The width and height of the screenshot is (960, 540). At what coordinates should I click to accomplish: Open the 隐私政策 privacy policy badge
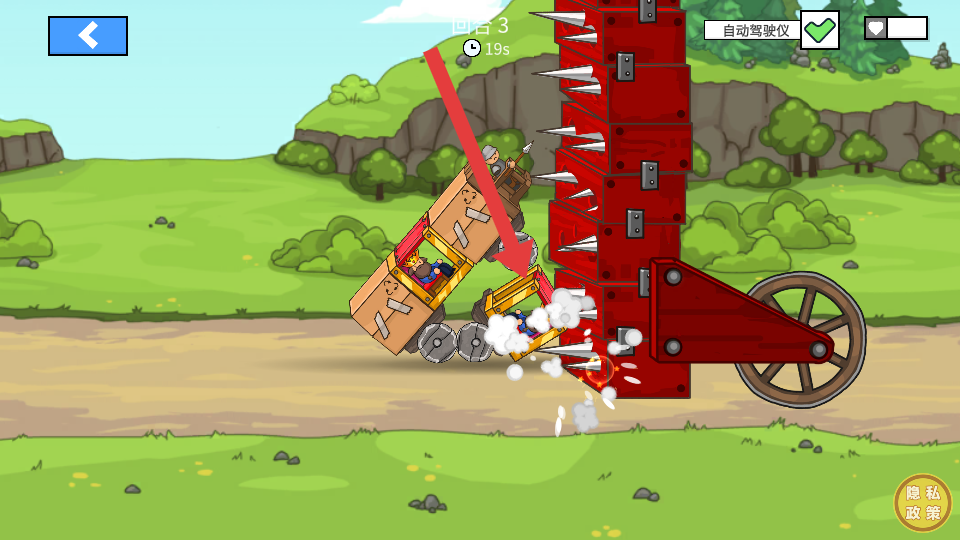922,503
